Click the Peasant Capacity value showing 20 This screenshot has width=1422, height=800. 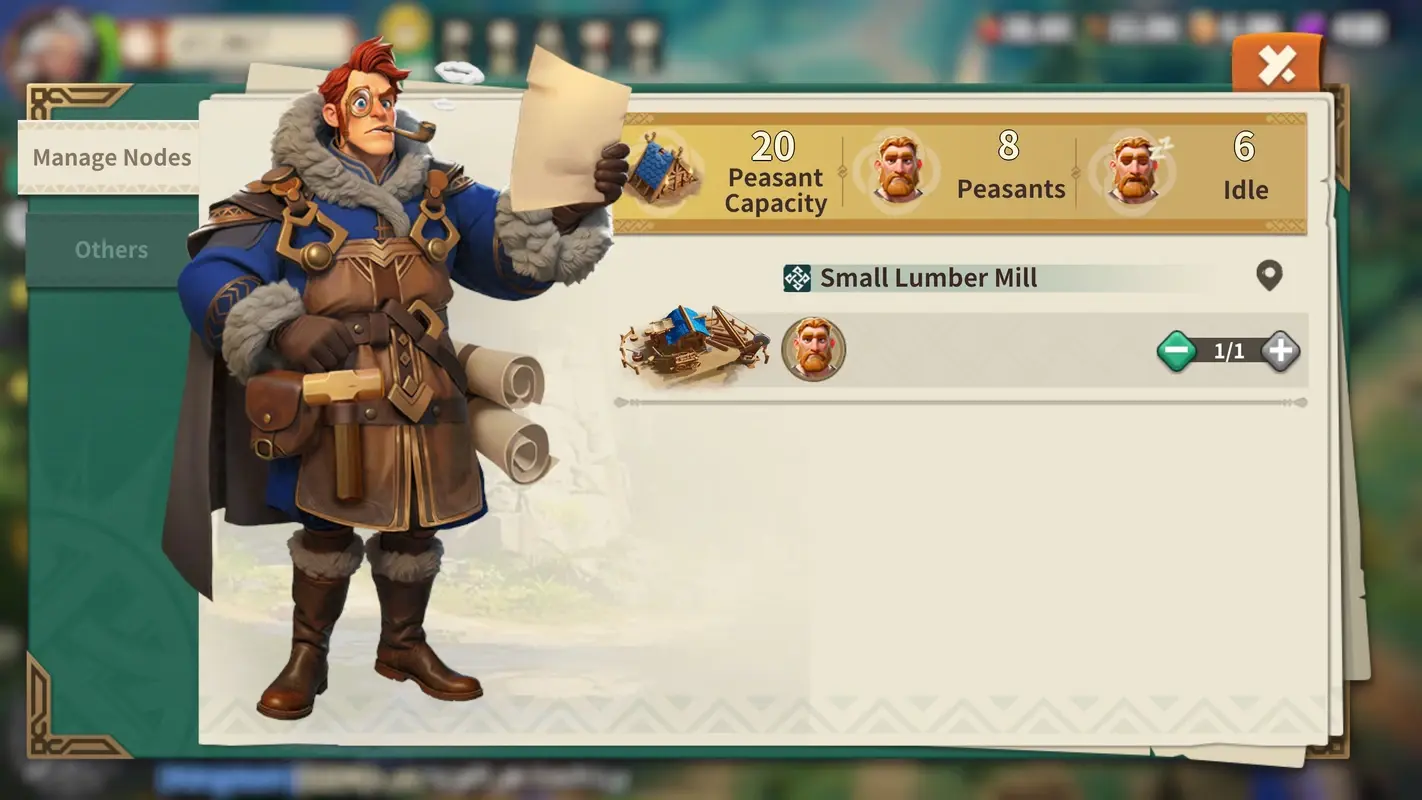tap(775, 146)
